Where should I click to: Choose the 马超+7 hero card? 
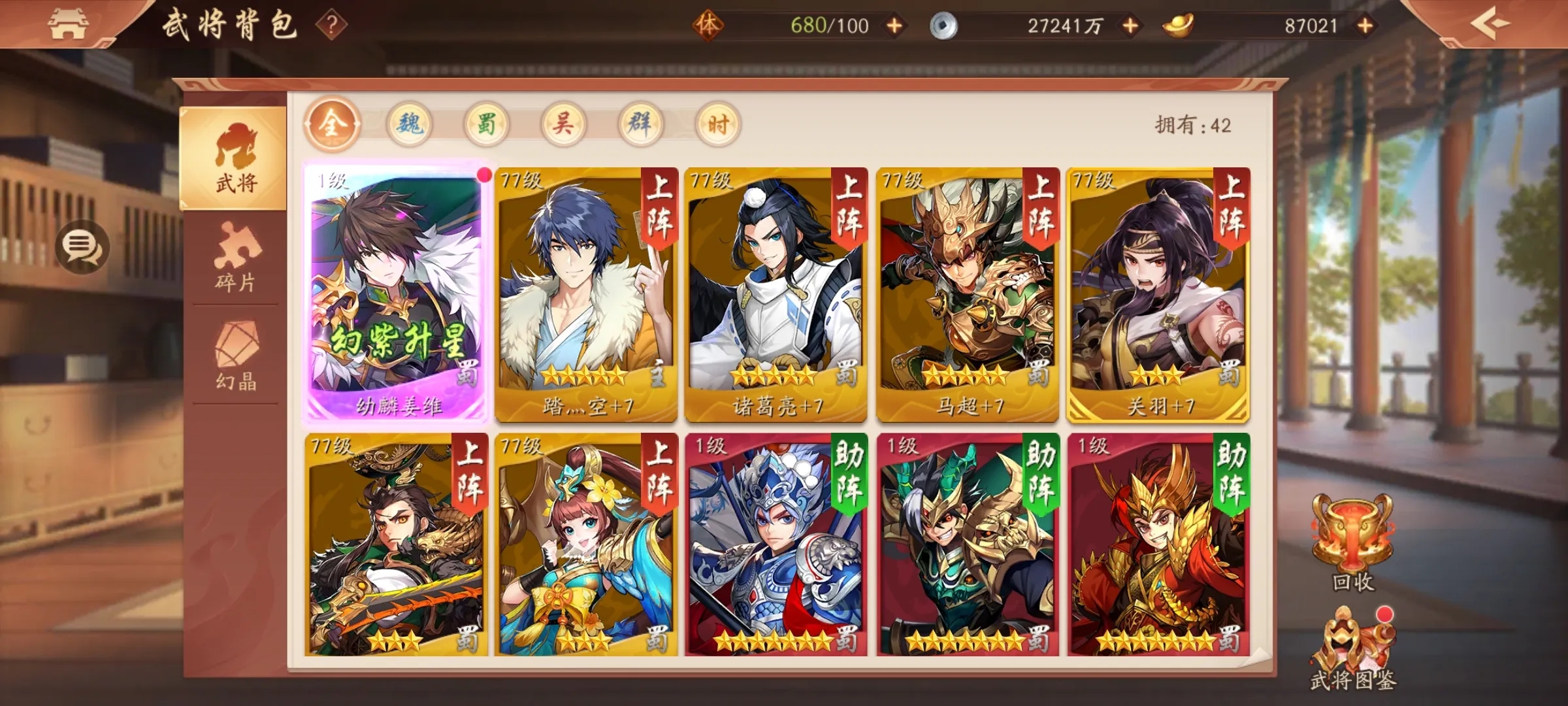[x=967, y=294]
